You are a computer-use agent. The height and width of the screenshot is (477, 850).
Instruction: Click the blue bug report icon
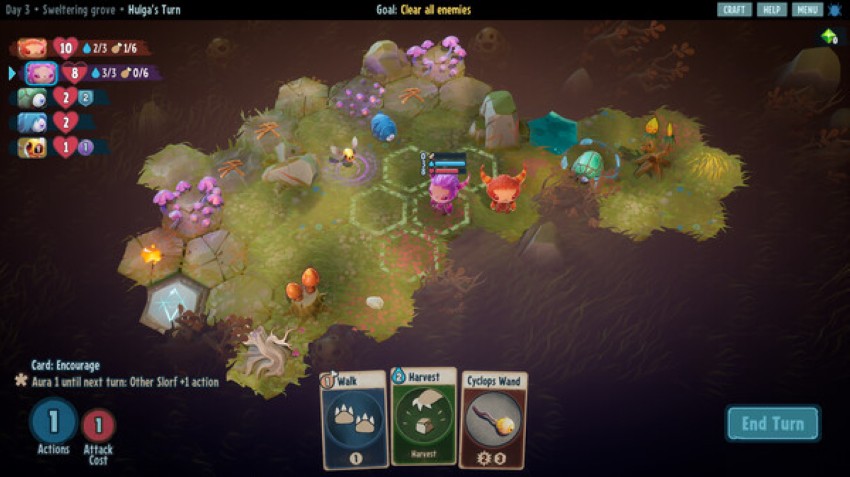pos(835,10)
